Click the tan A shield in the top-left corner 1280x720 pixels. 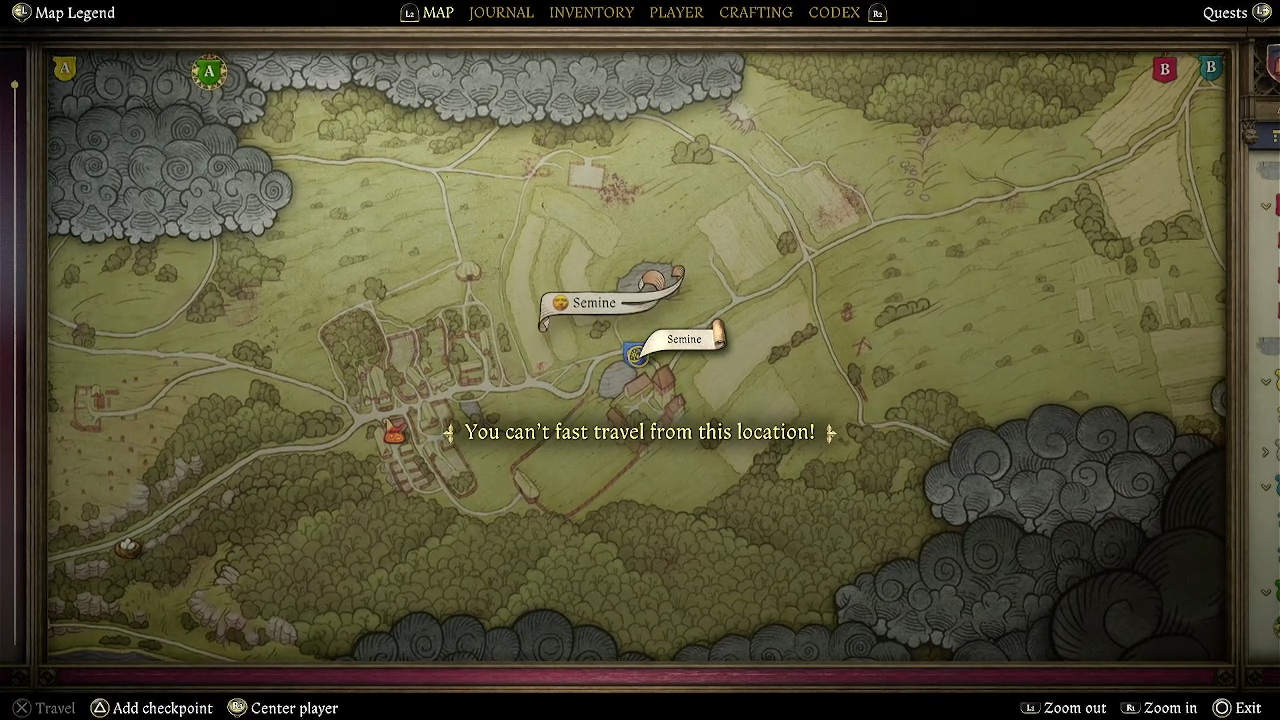[x=63, y=68]
